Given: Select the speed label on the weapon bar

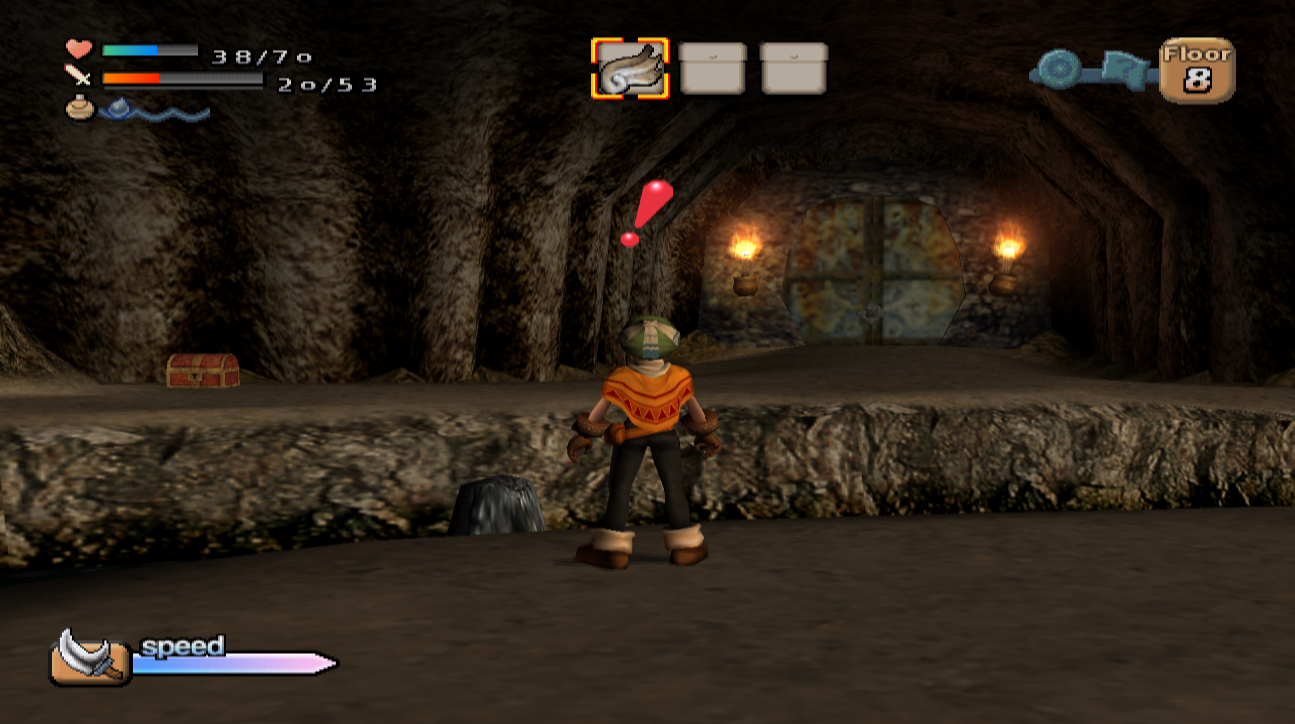Looking at the screenshot, I should coord(183,648).
